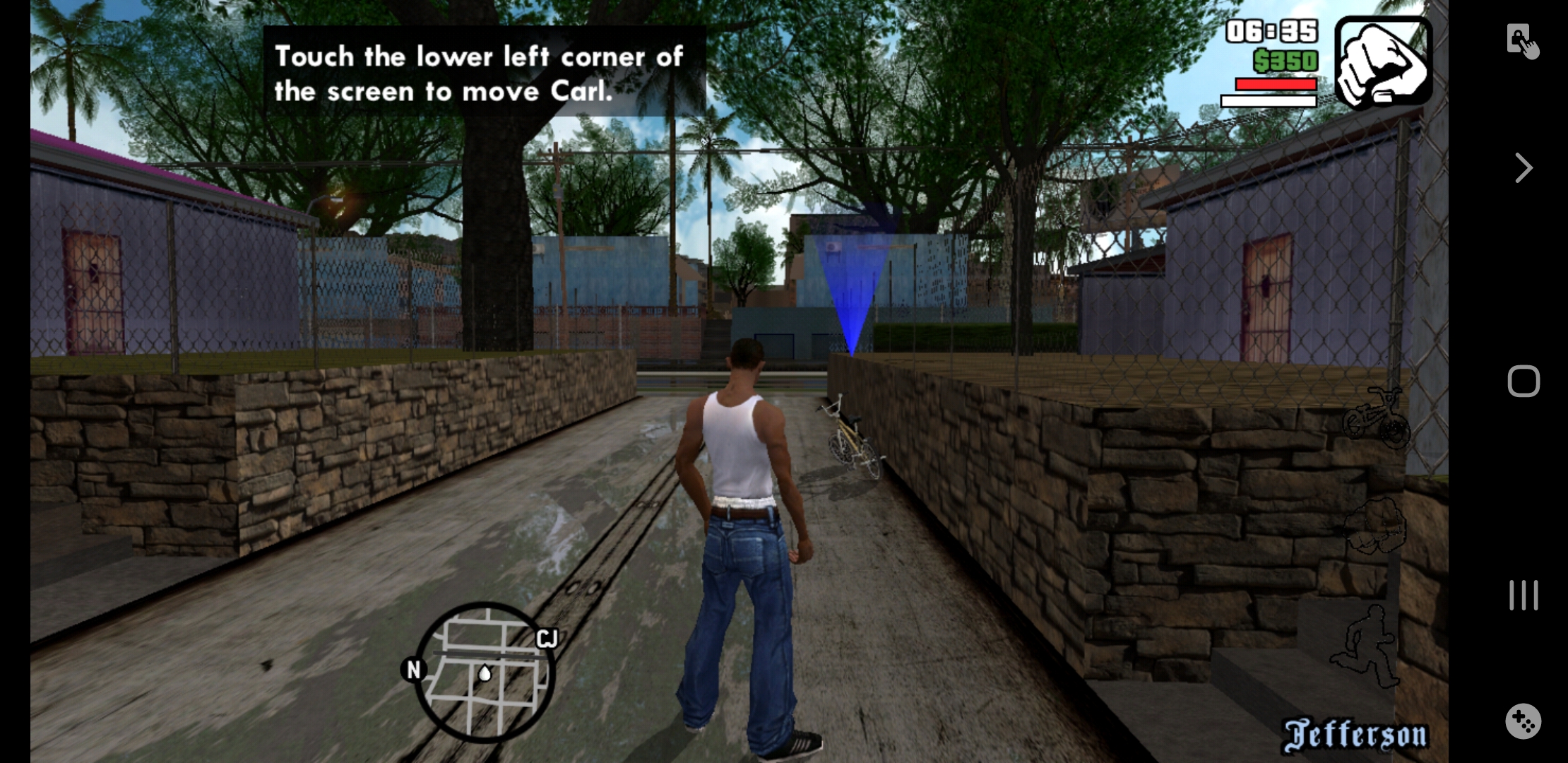Tap the Recent apps icon in navigation bar
1568x763 pixels.
pyautogui.click(x=1524, y=596)
